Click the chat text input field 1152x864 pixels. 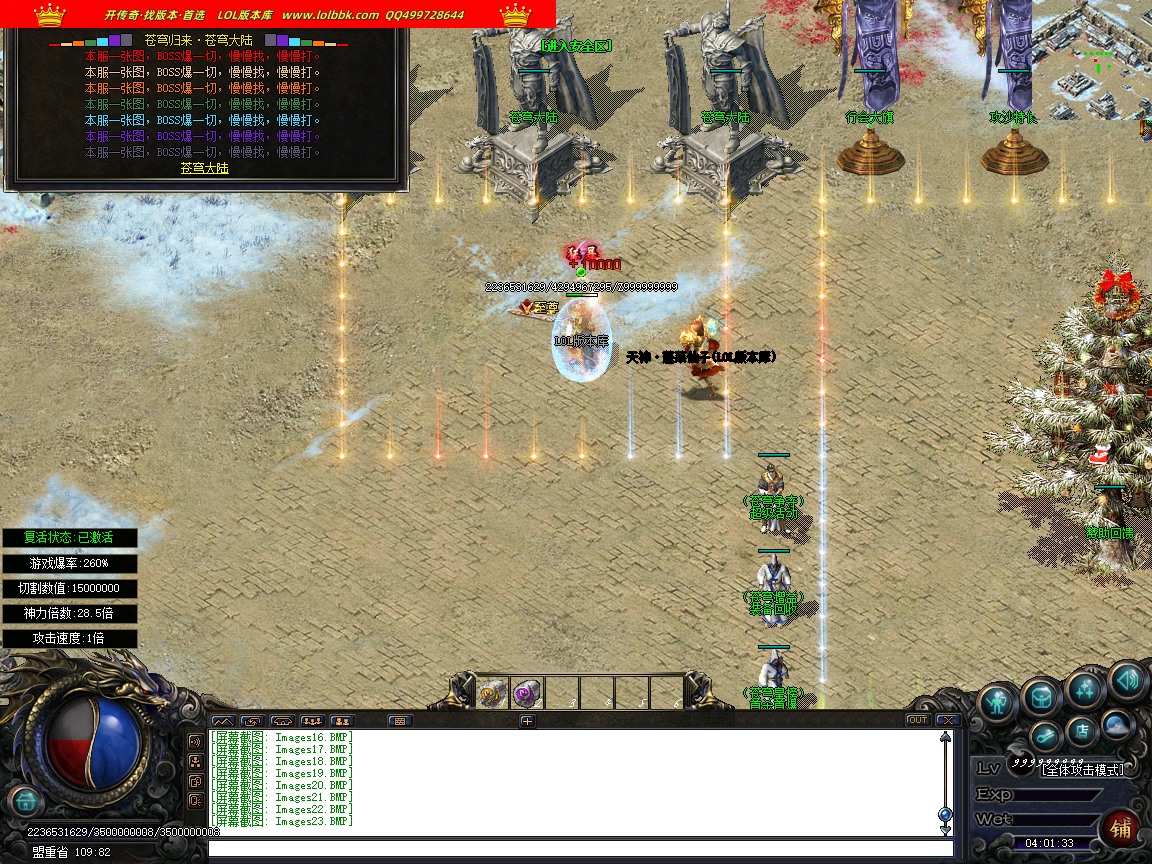pyautogui.click(x=580, y=850)
